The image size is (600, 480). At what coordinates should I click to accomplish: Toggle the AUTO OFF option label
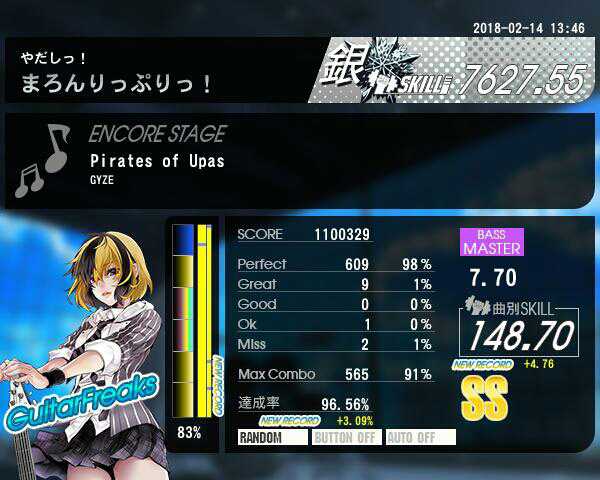420,437
